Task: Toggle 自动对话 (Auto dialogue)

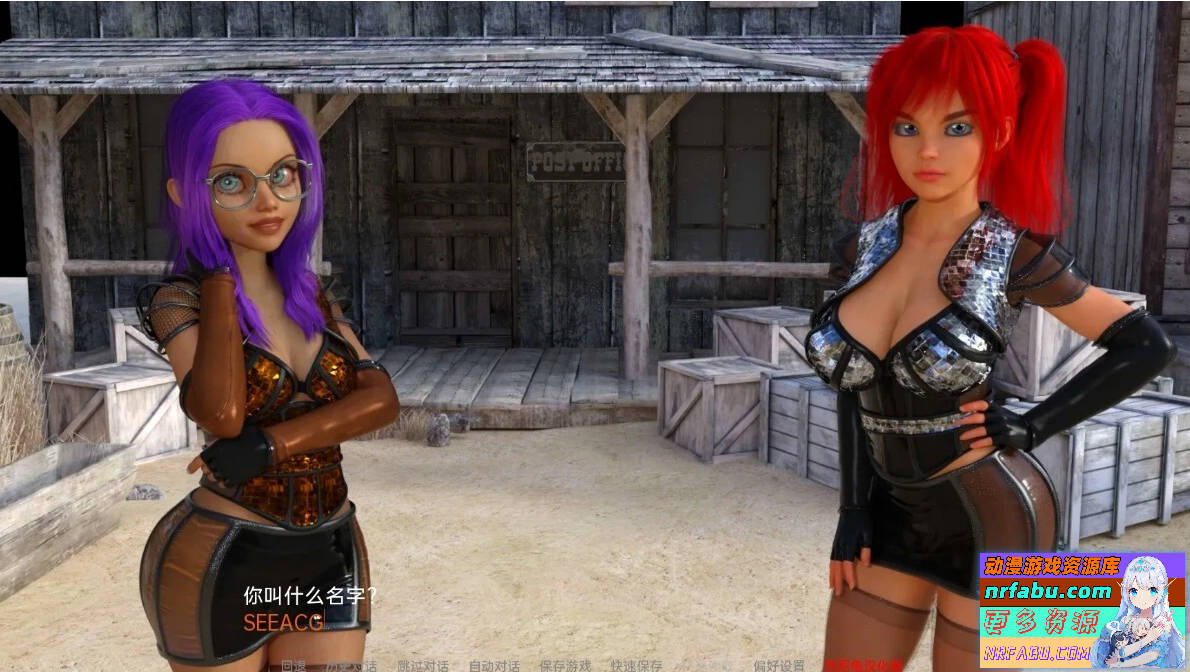Action: (x=494, y=666)
